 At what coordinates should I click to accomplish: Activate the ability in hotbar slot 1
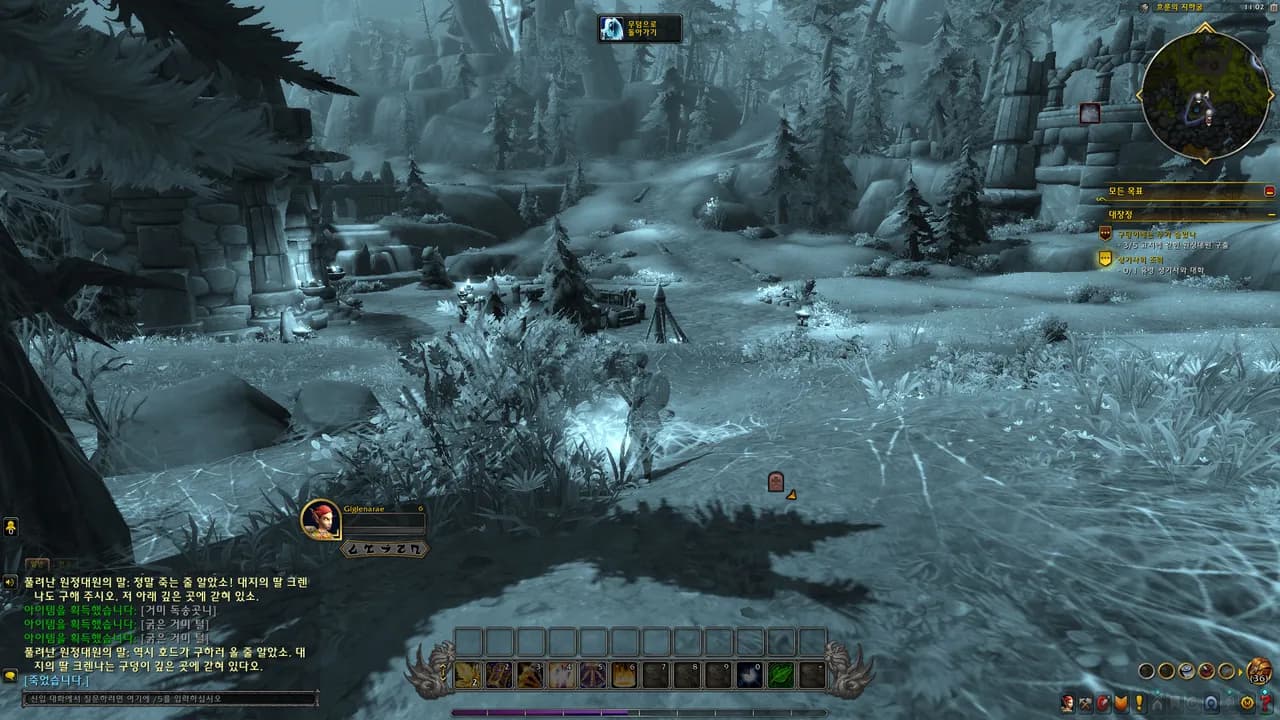469,676
